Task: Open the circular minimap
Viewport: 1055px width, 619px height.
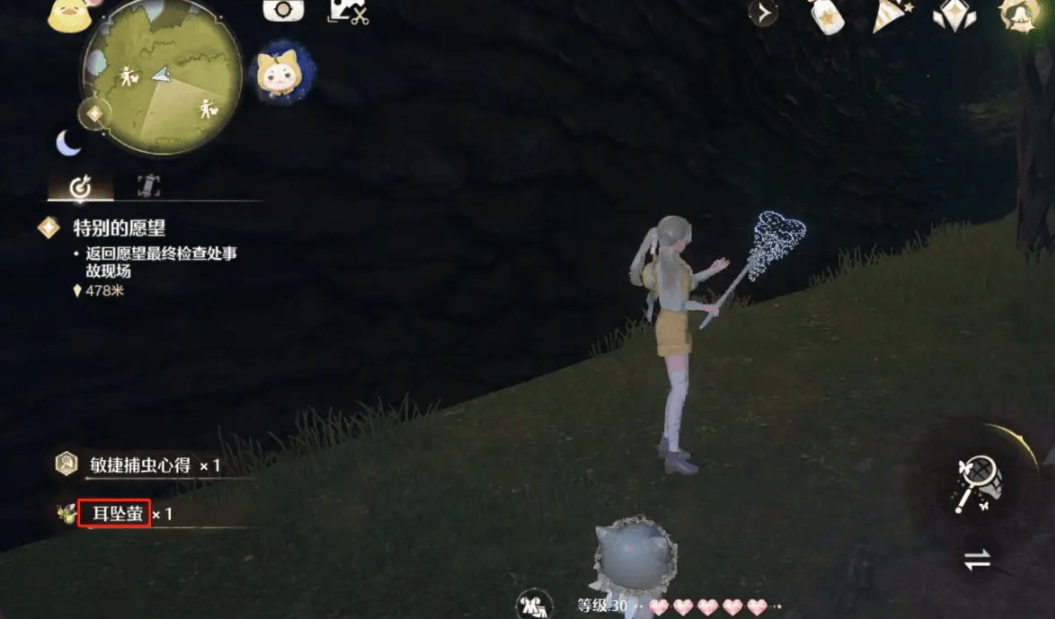Action: (x=160, y=78)
